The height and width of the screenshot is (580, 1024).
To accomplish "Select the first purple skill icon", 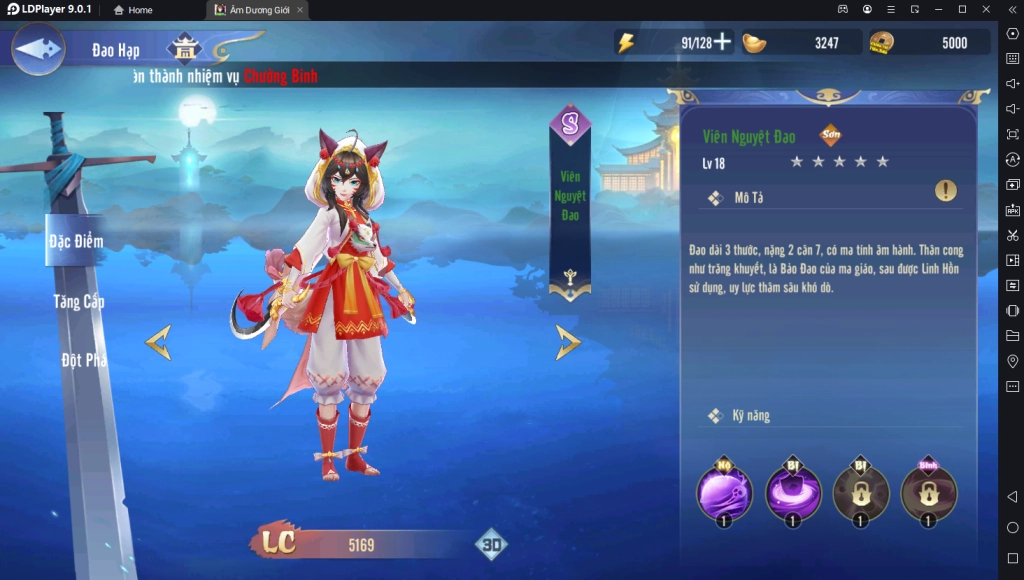I will pos(724,492).
